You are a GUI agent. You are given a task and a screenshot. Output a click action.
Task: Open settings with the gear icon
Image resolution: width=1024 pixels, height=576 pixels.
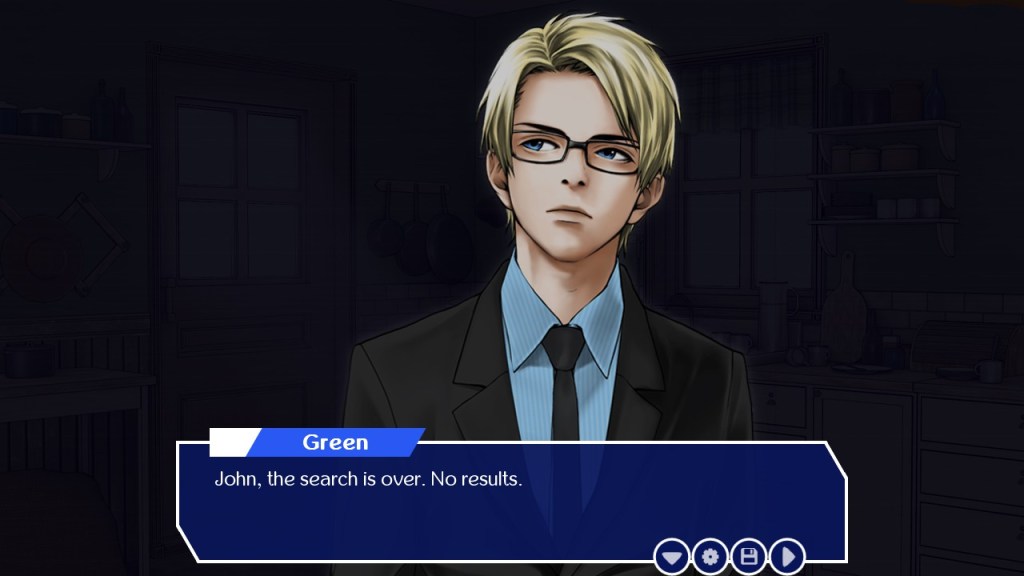(x=710, y=556)
